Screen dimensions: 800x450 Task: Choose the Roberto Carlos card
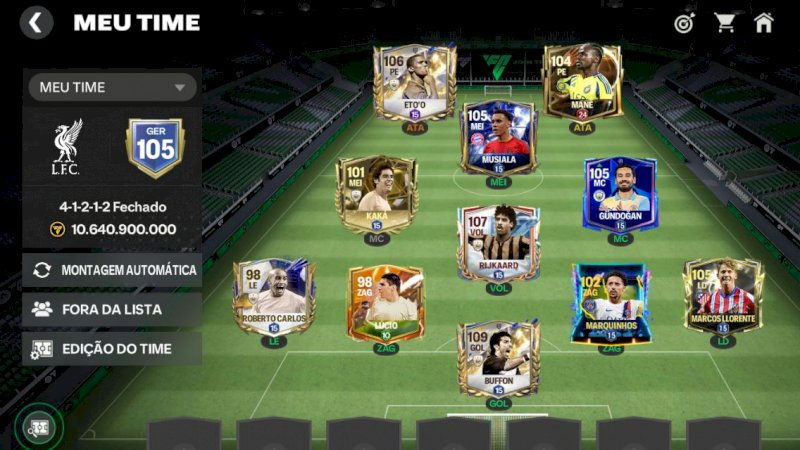pos(274,298)
